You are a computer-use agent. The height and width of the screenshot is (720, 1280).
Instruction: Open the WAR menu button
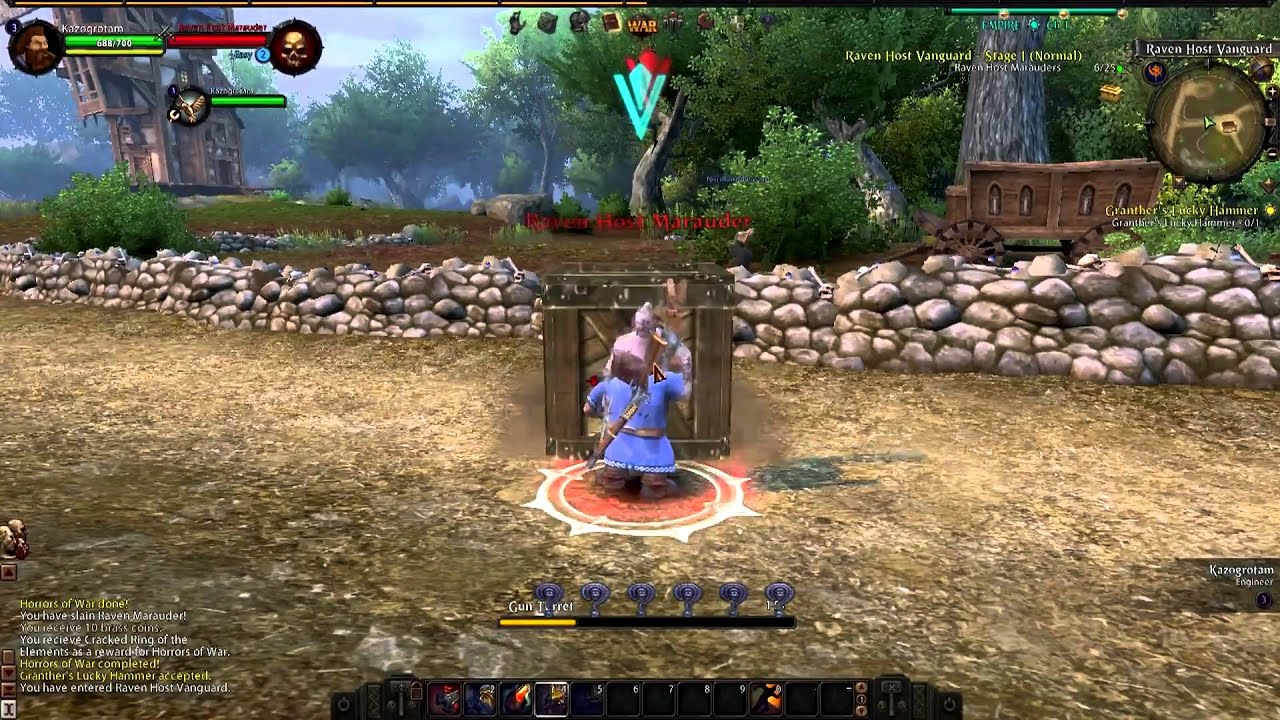(x=641, y=24)
